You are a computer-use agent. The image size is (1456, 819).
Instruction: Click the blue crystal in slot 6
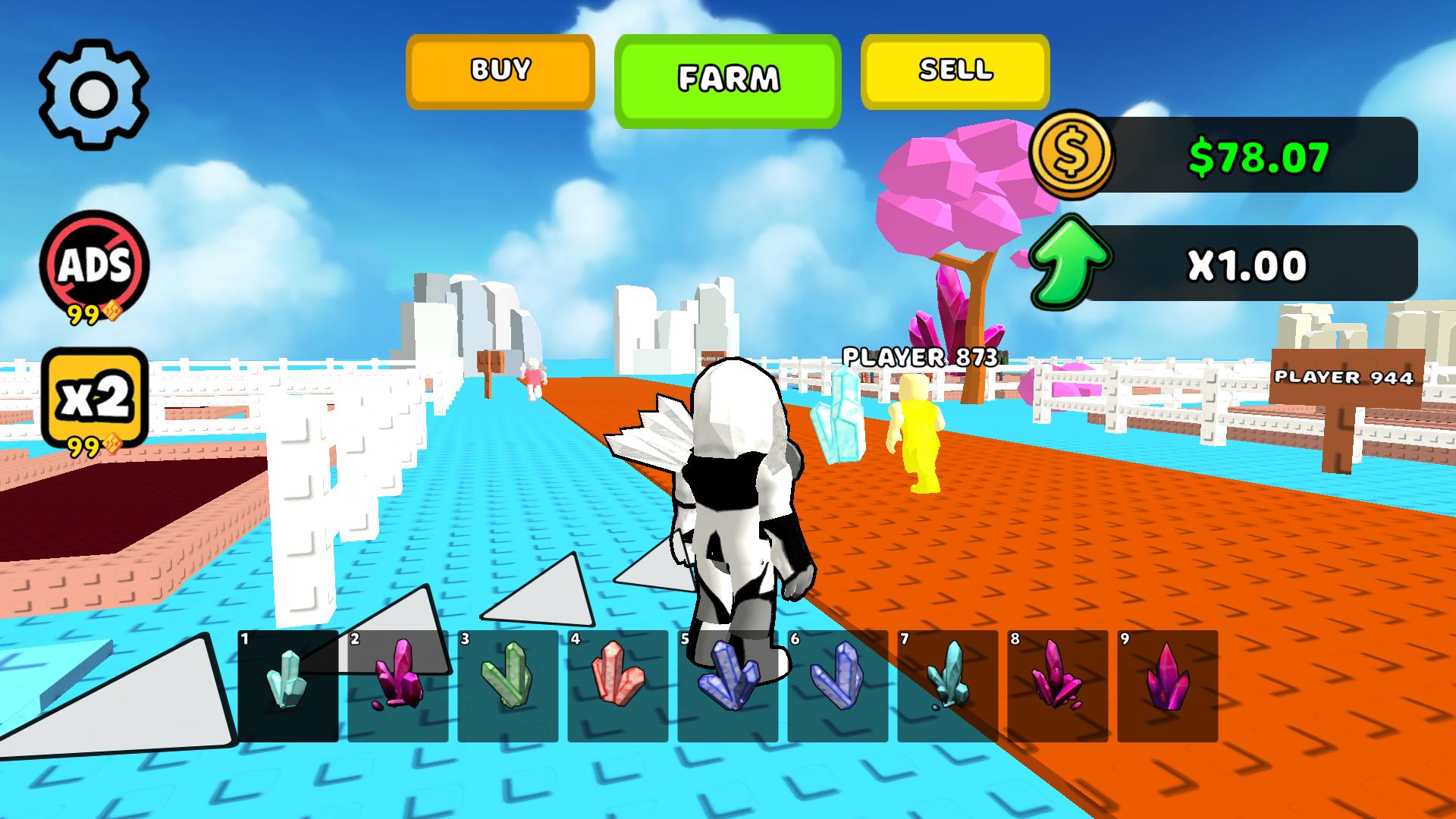click(x=838, y=686)
